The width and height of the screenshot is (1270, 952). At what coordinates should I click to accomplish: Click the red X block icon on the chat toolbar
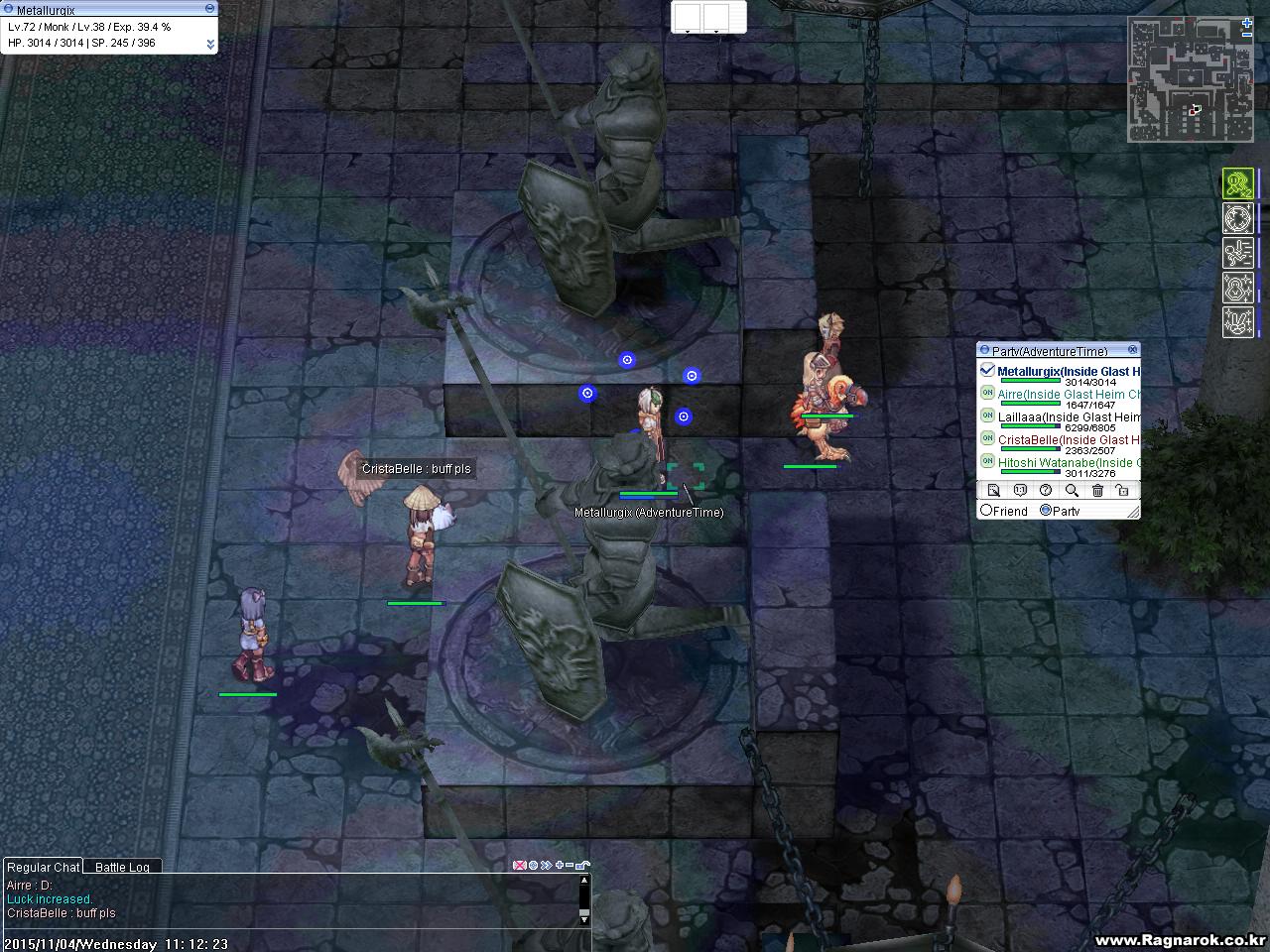(518, 865)
